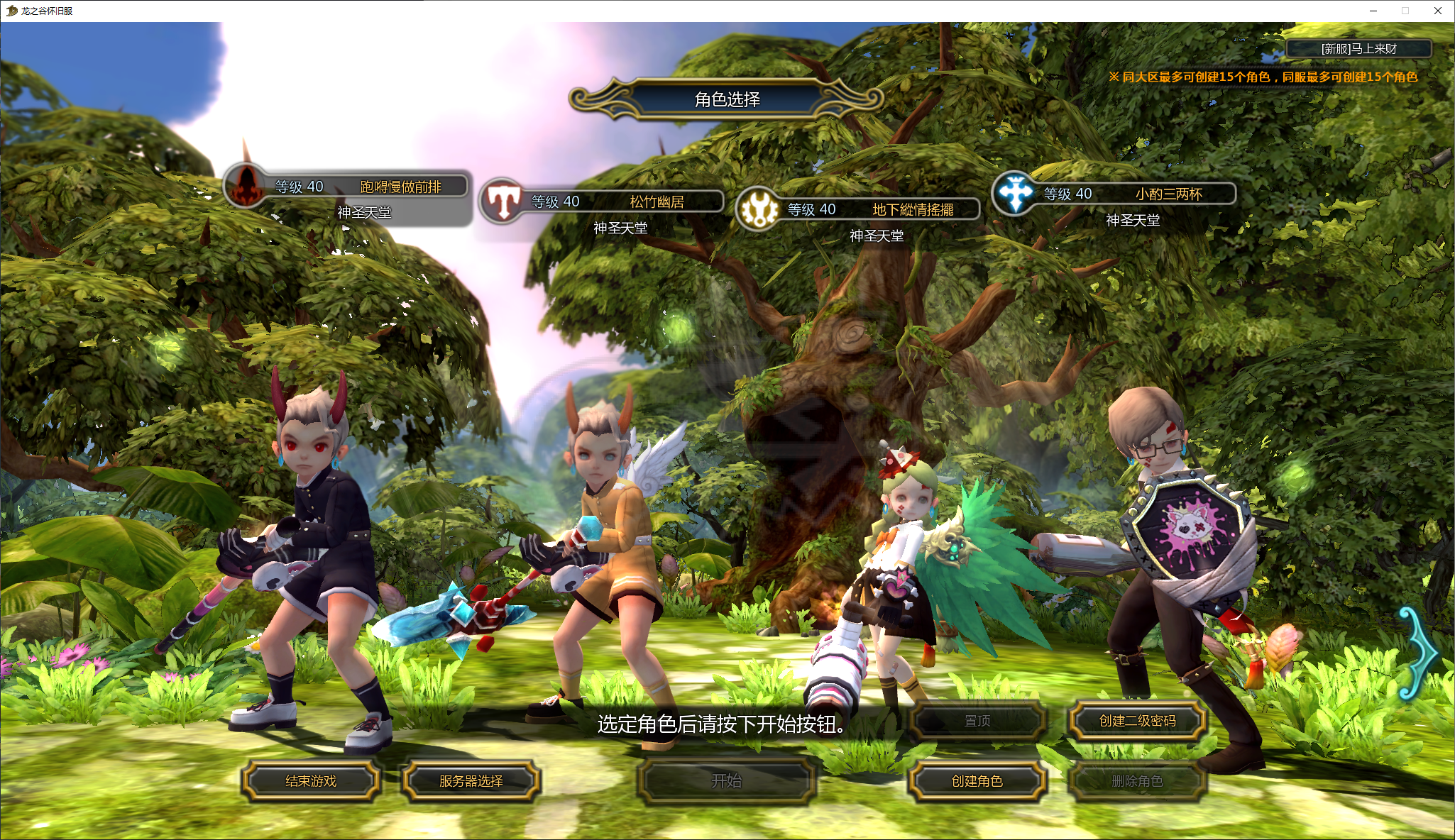Viewport: 1455px width, 840px height.
Task: Show next characters with the blue arrow
Action: coord(1418,653)
